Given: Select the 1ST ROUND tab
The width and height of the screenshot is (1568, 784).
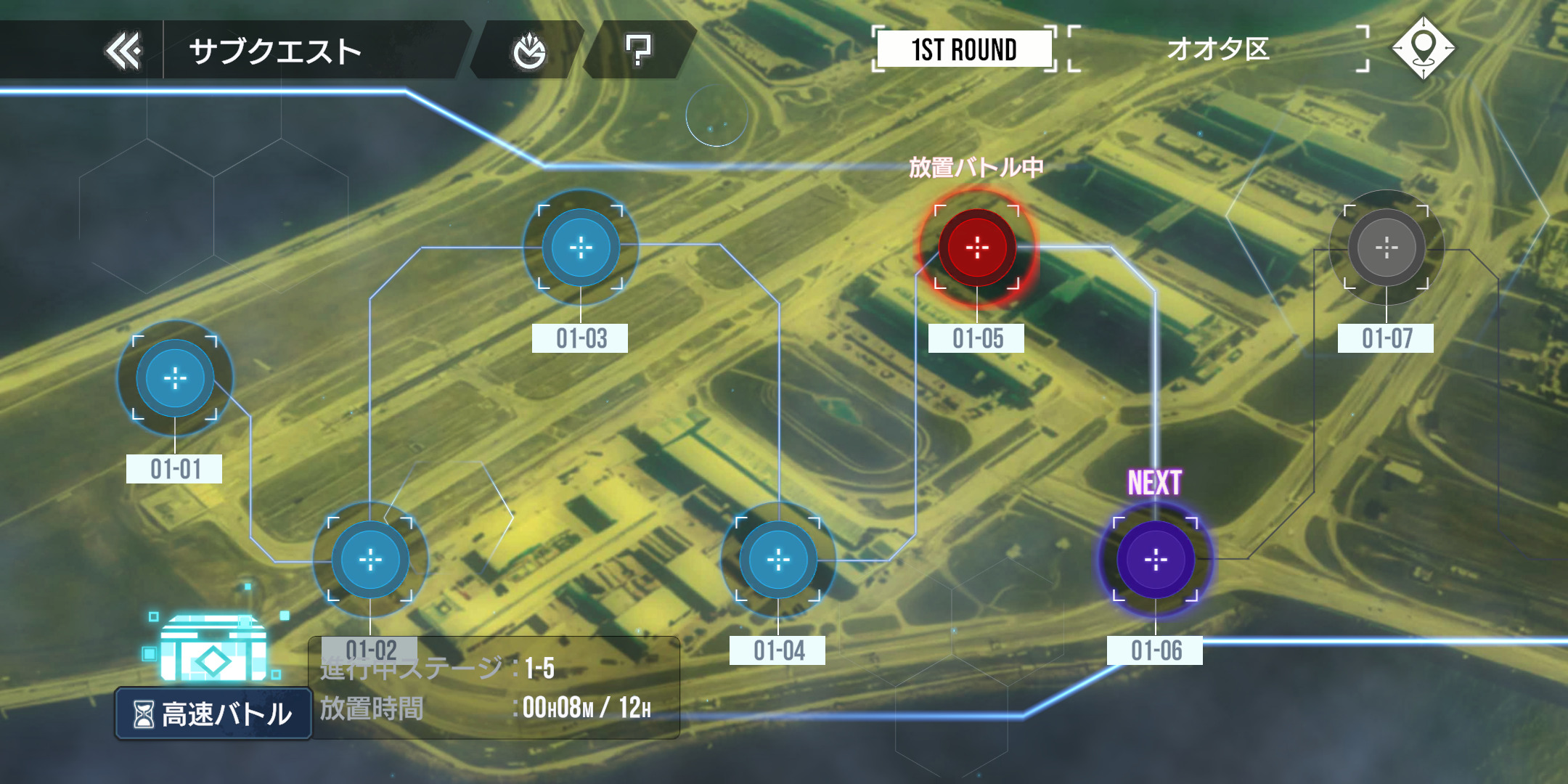Looking at the screenshot, I should (x=963, y=49).
